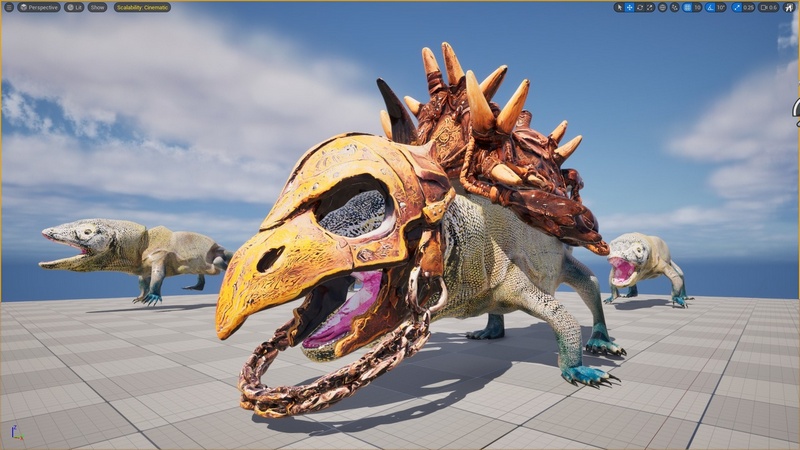The width and height of the screenshot is (800, 450).
Task: Open the Show flags menu
Action: [x=97, y=7]
